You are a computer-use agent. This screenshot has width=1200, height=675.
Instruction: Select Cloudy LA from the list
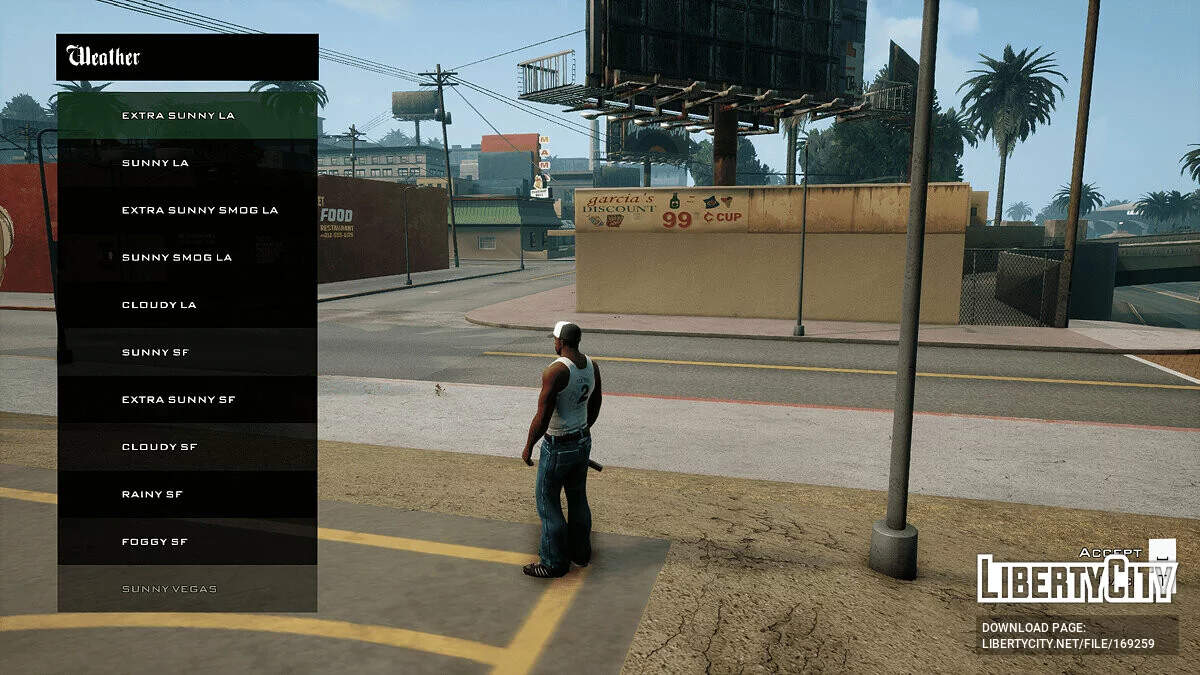click(187, 304)
